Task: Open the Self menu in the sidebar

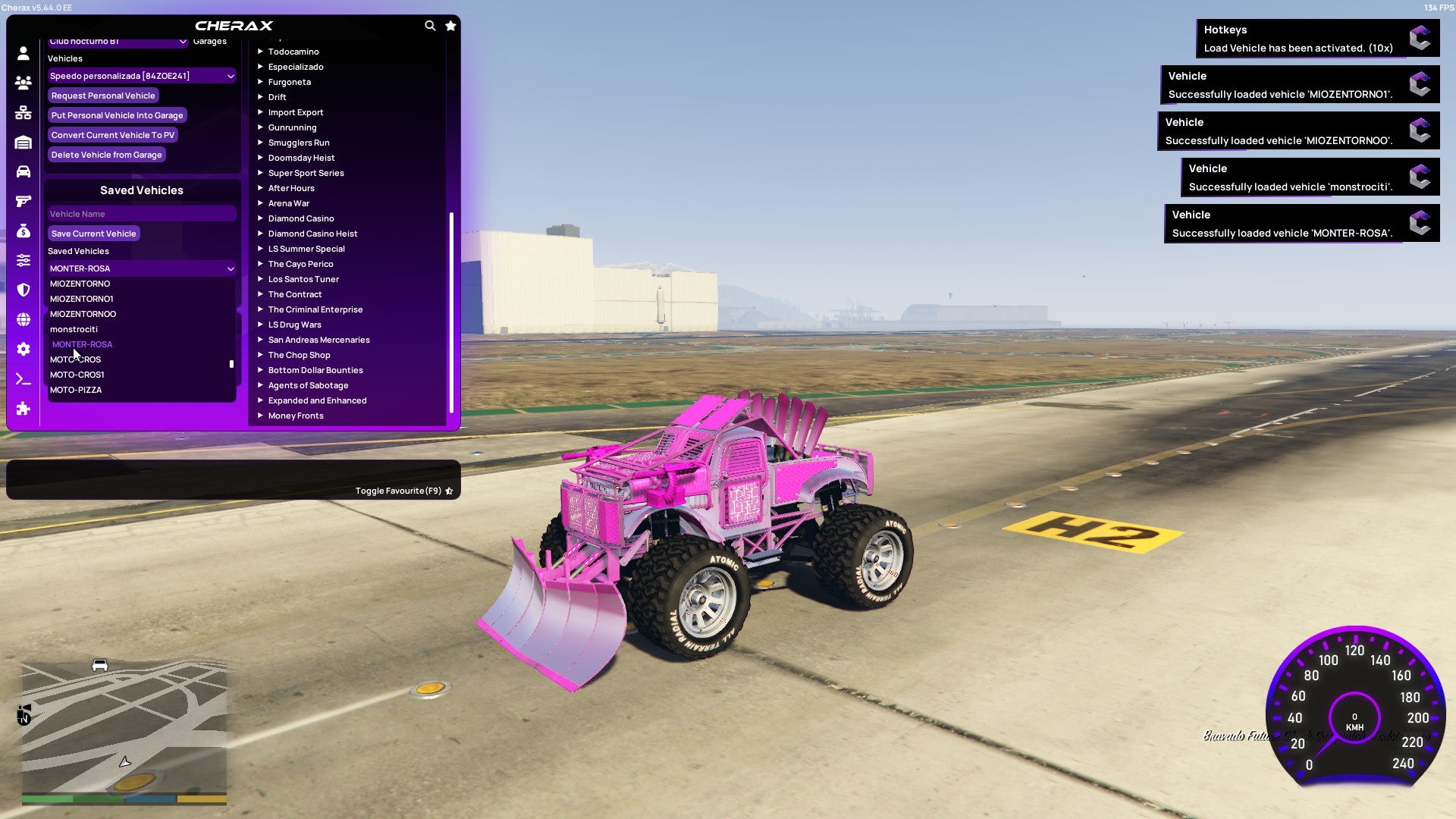Action: coord(23,53)
